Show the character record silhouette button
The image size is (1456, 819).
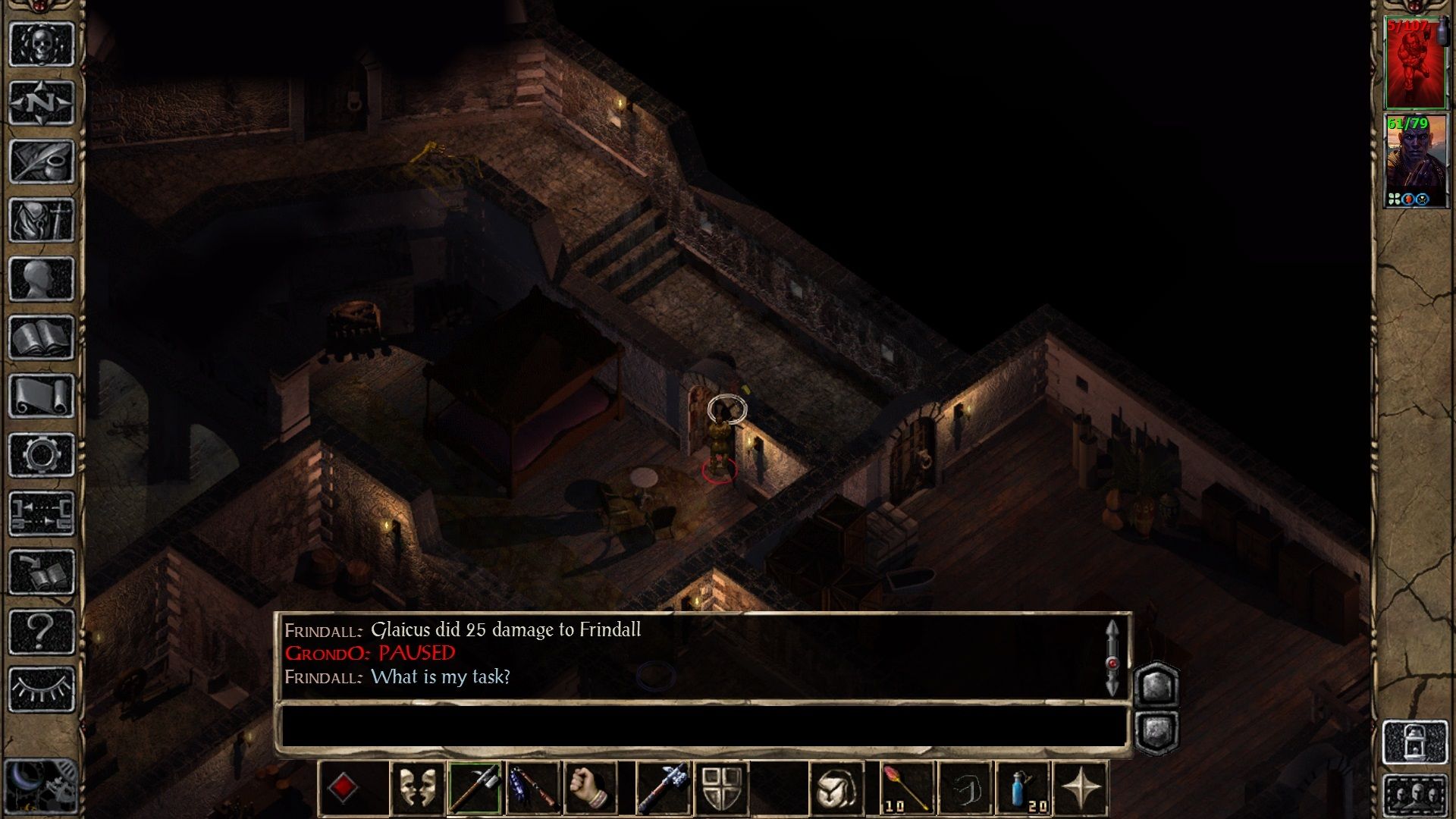click(x=41, y=279)
